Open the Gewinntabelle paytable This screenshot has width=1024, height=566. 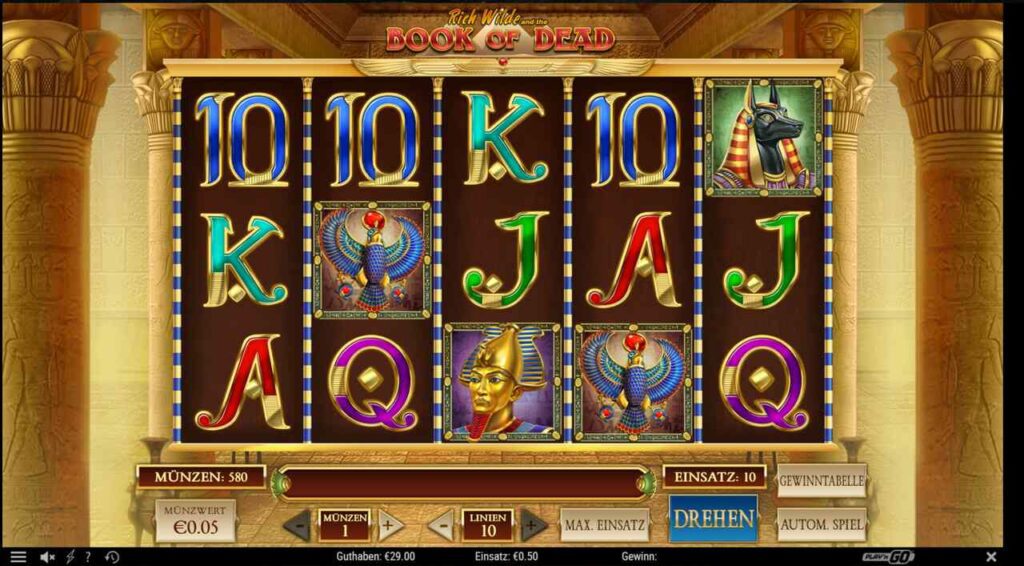pos(821,480)
